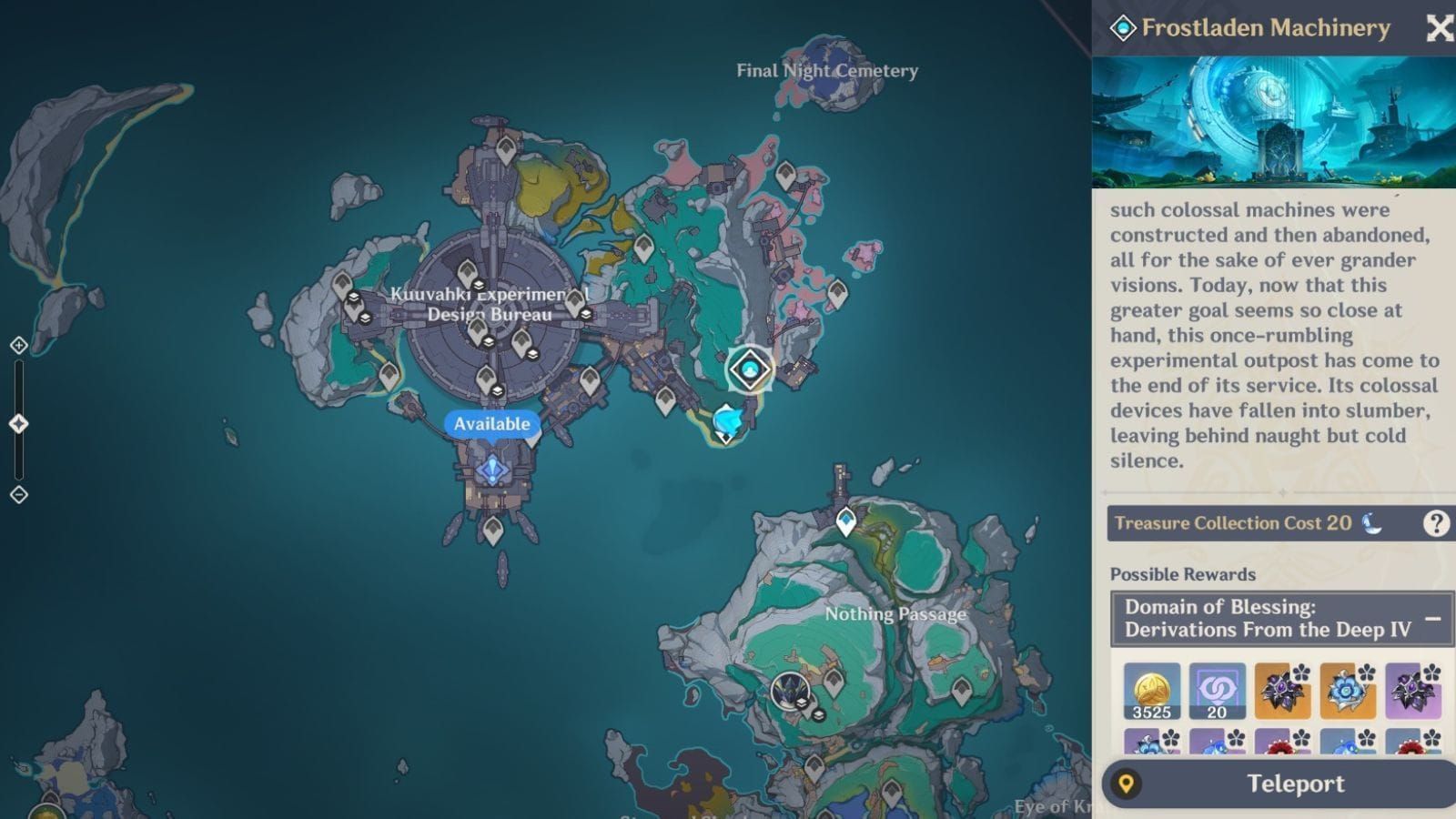This screenshot has height=819, width=1456.
Task: Click the Companionship EXP reward icon showing 20
Action: [1215, 692]
